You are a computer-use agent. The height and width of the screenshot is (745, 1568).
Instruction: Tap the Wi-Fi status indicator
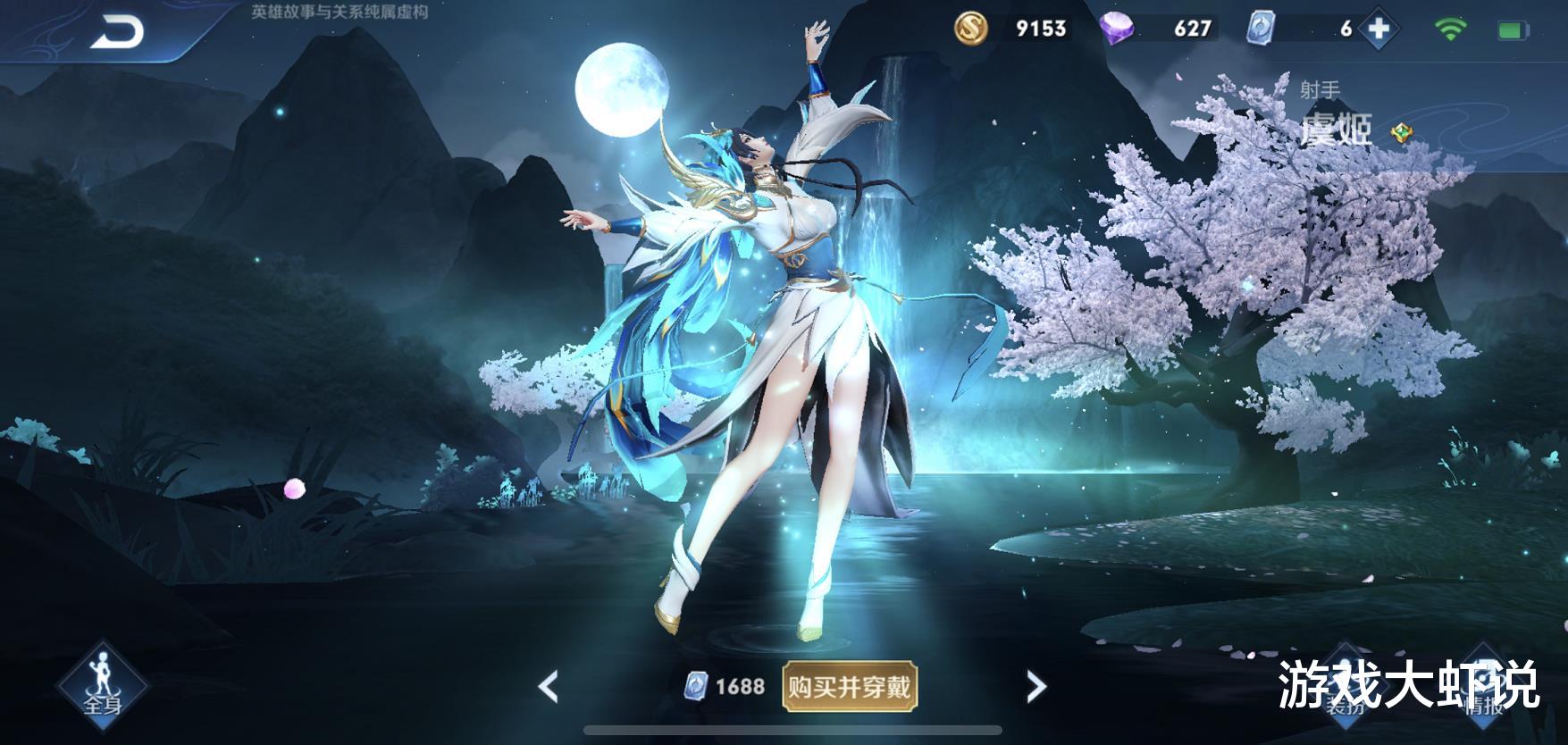(x=1452, y=26)
